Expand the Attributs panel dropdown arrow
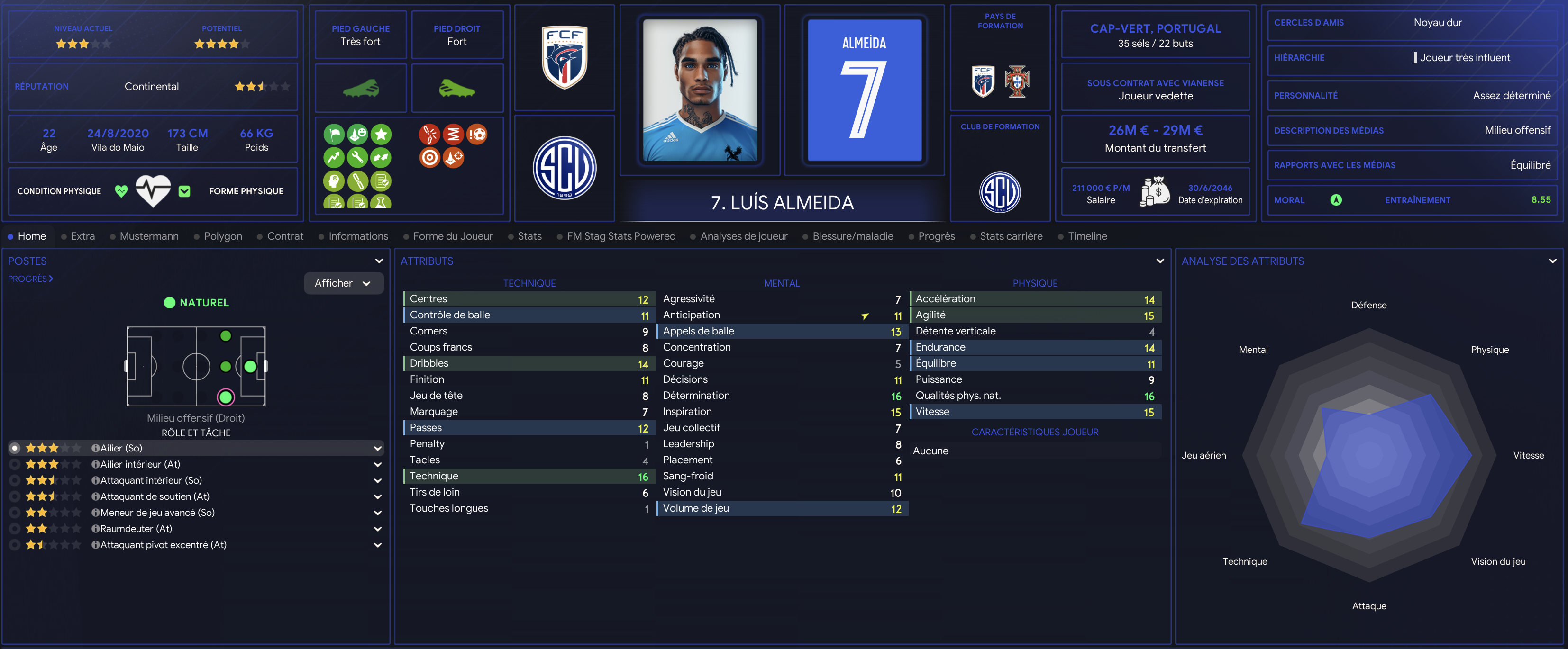This screenshot has width=1568, height=649. tap(1159, 261)
